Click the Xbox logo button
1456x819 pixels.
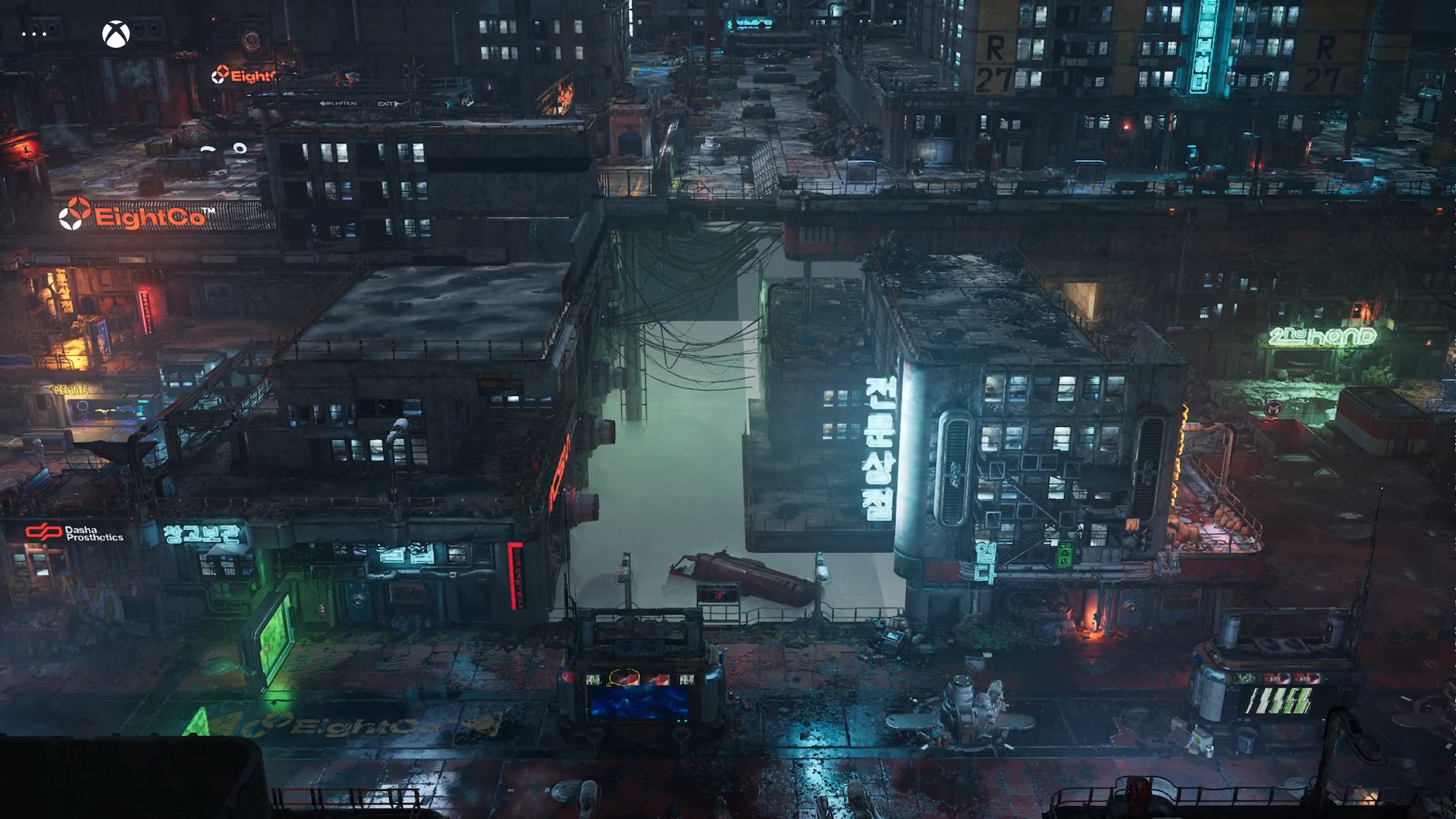[x=116, y=34]
